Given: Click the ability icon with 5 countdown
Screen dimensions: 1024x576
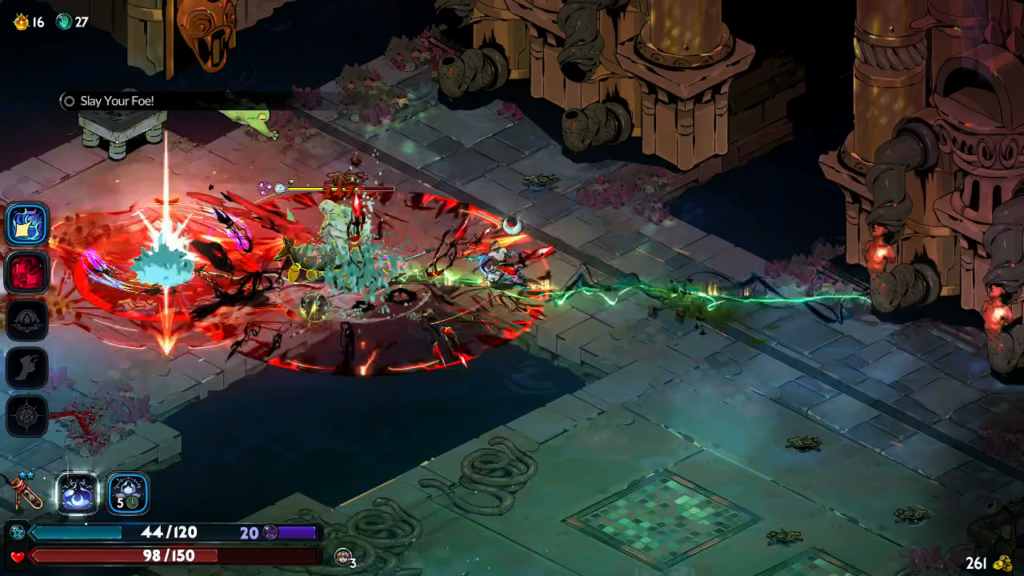Looking at the screenshot, I should click(x=128, y=493).
